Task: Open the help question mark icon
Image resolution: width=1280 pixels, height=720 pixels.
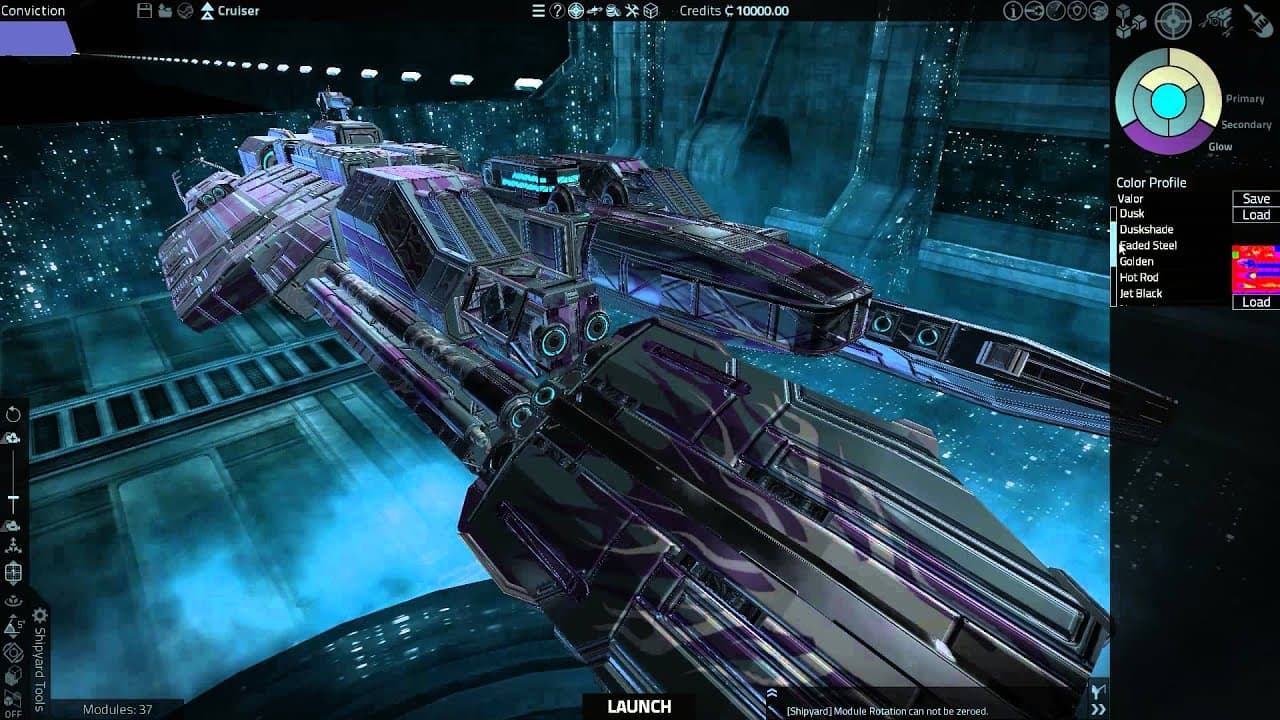Action: [x=557, y=11]
